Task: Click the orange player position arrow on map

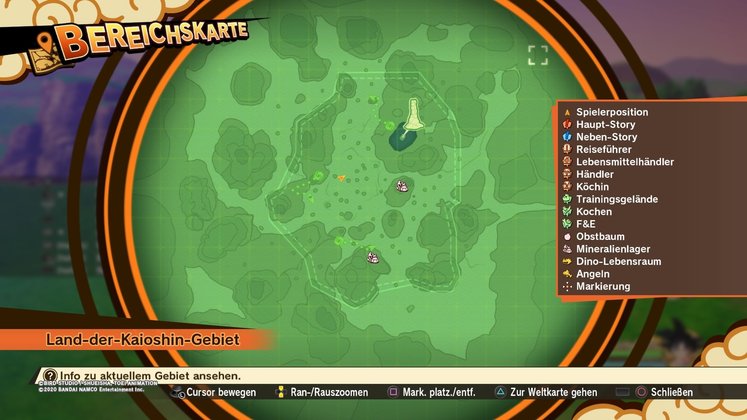Action: click(341, 179)
